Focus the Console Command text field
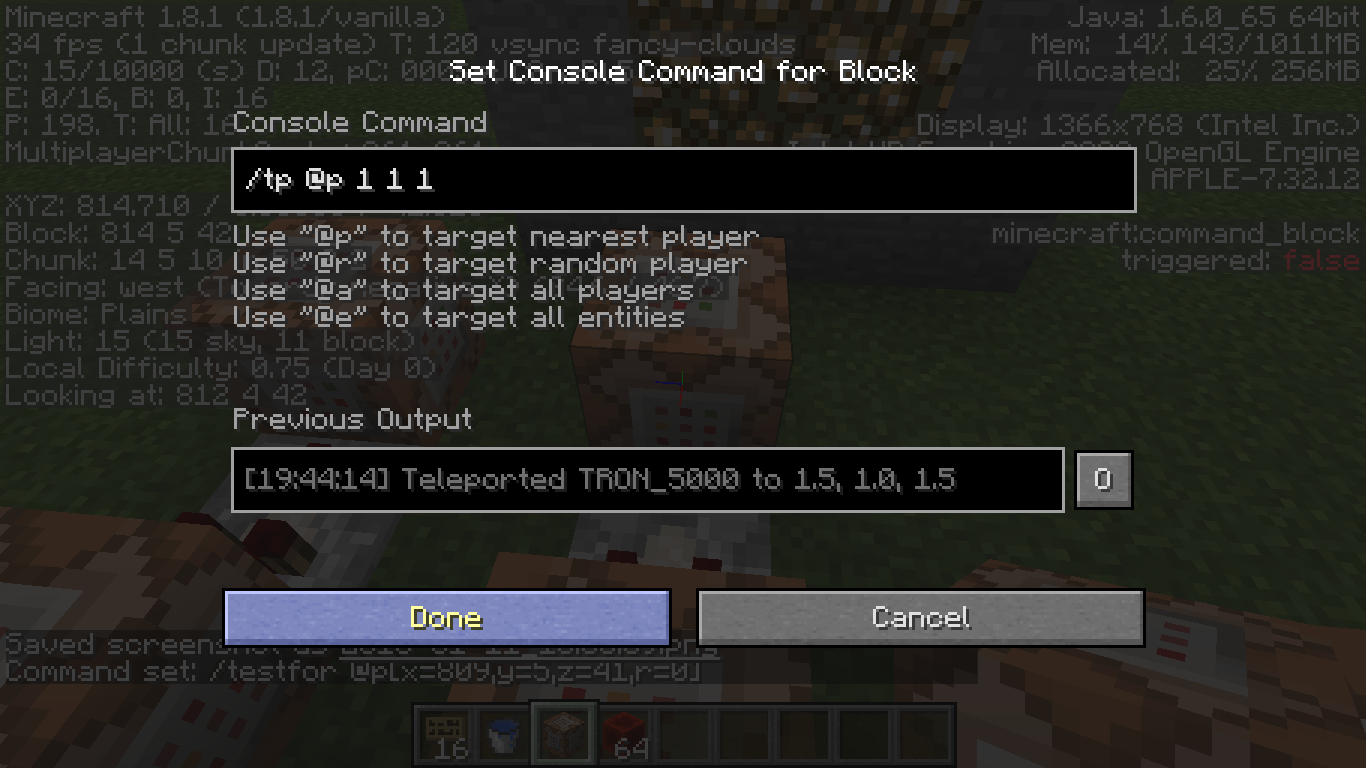The width and height of the screenshot is (1366, 768). pyautogui.click(x=683, y=180)
